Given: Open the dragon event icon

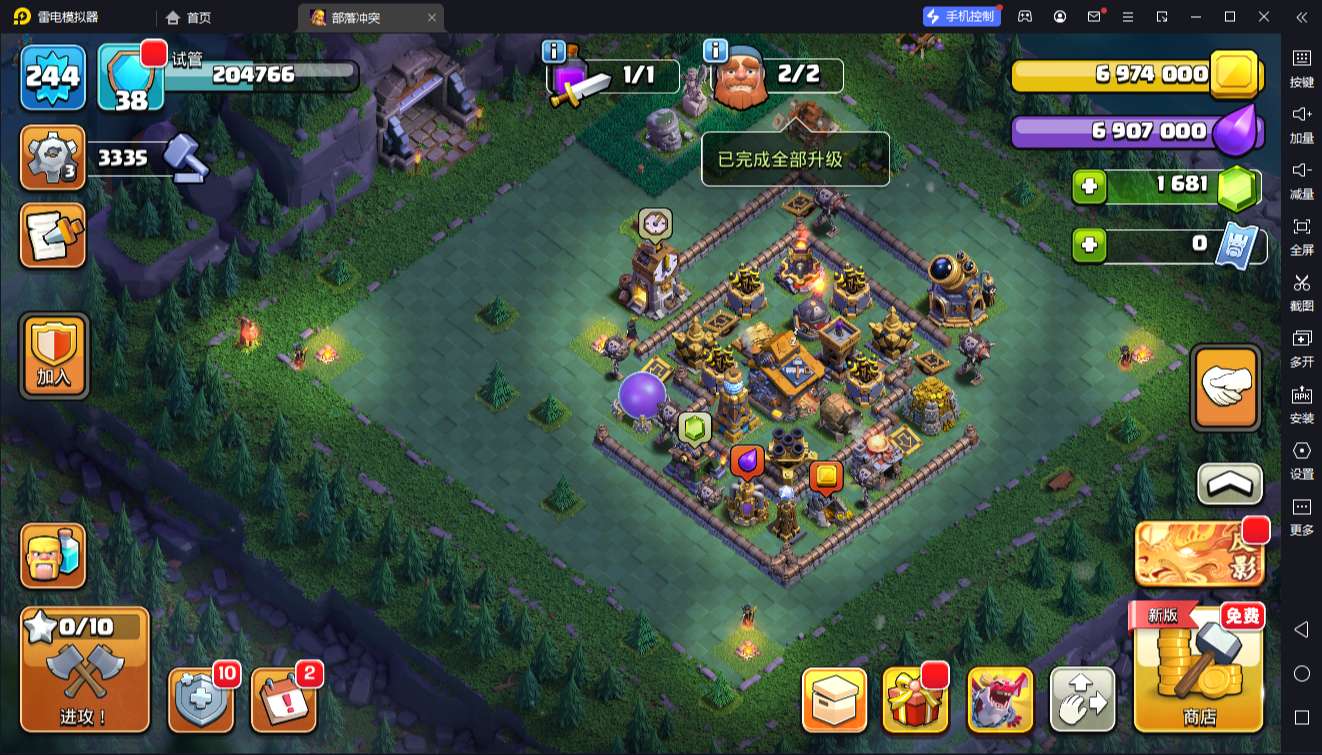Looking at the screenshot, I should [x=1000, y=699].
